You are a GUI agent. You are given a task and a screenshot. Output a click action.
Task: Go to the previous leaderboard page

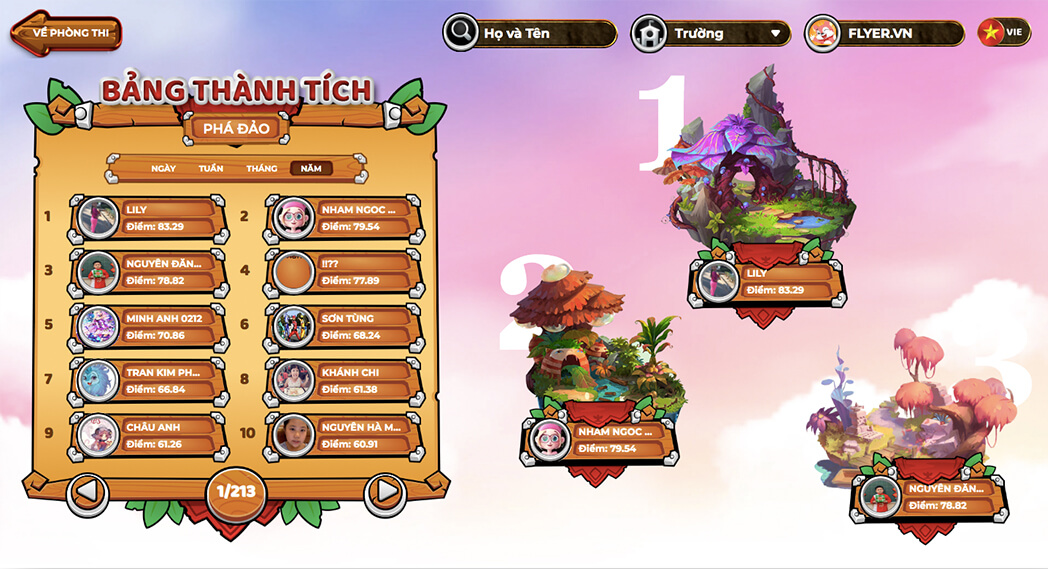pyautogui.click(x=88, y=492)
